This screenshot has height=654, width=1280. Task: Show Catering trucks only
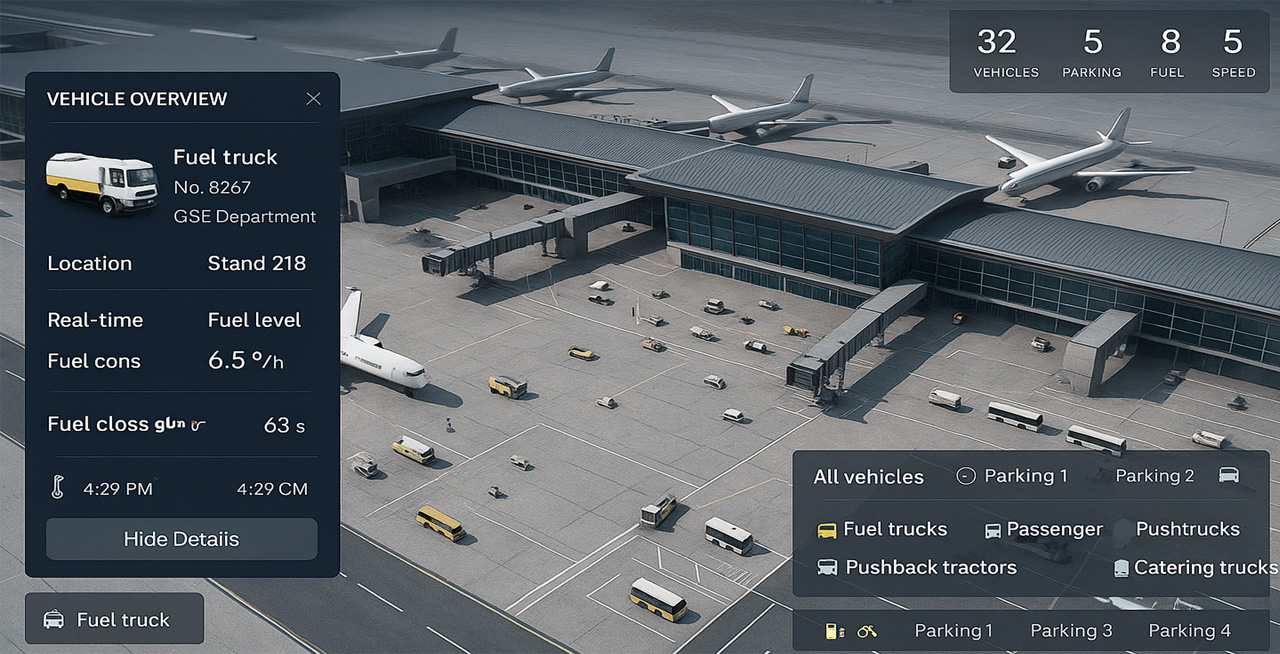pyautogui.click(x=1194, y=567)
